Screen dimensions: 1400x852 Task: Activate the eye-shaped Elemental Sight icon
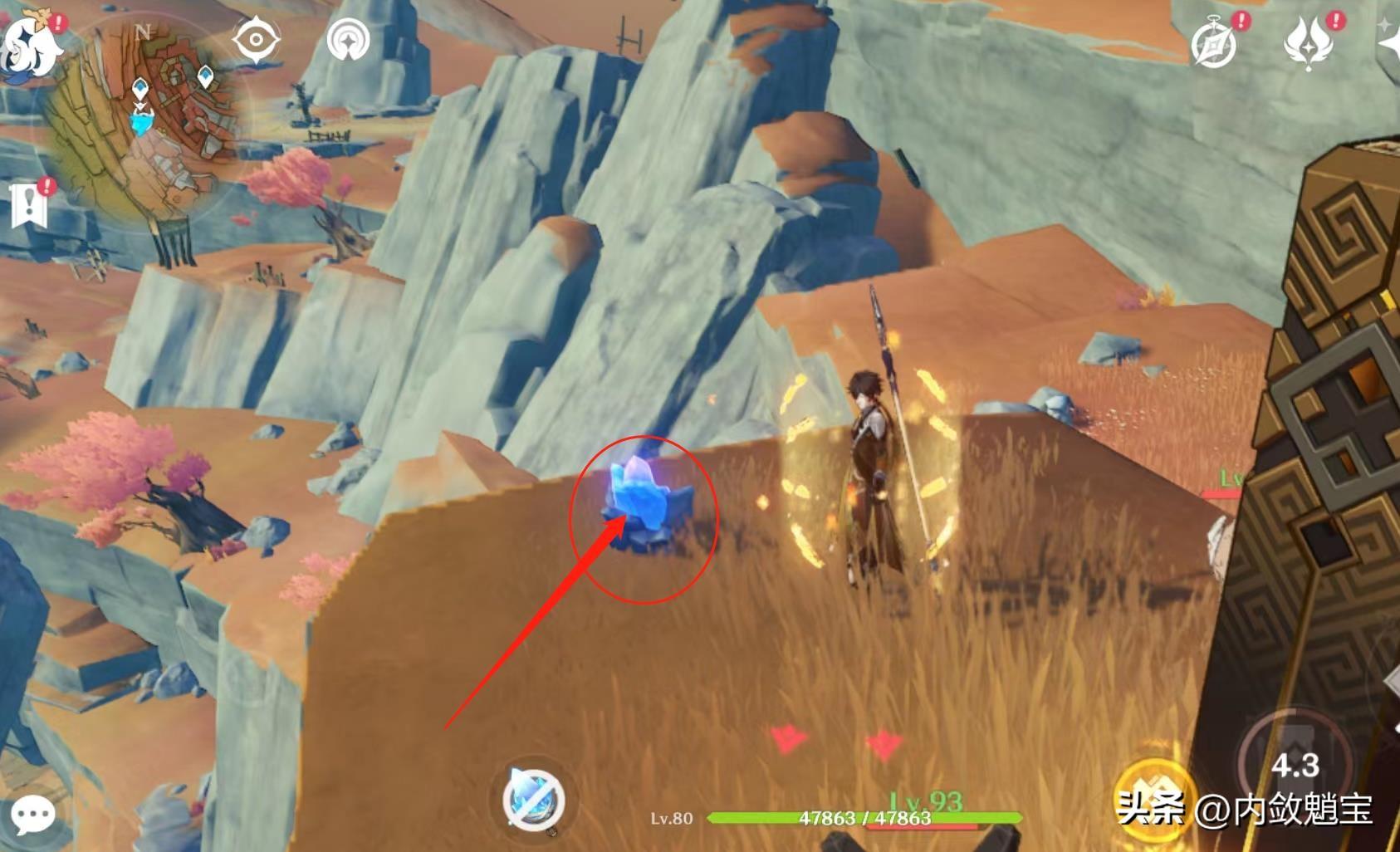click(x=256, y=39)
